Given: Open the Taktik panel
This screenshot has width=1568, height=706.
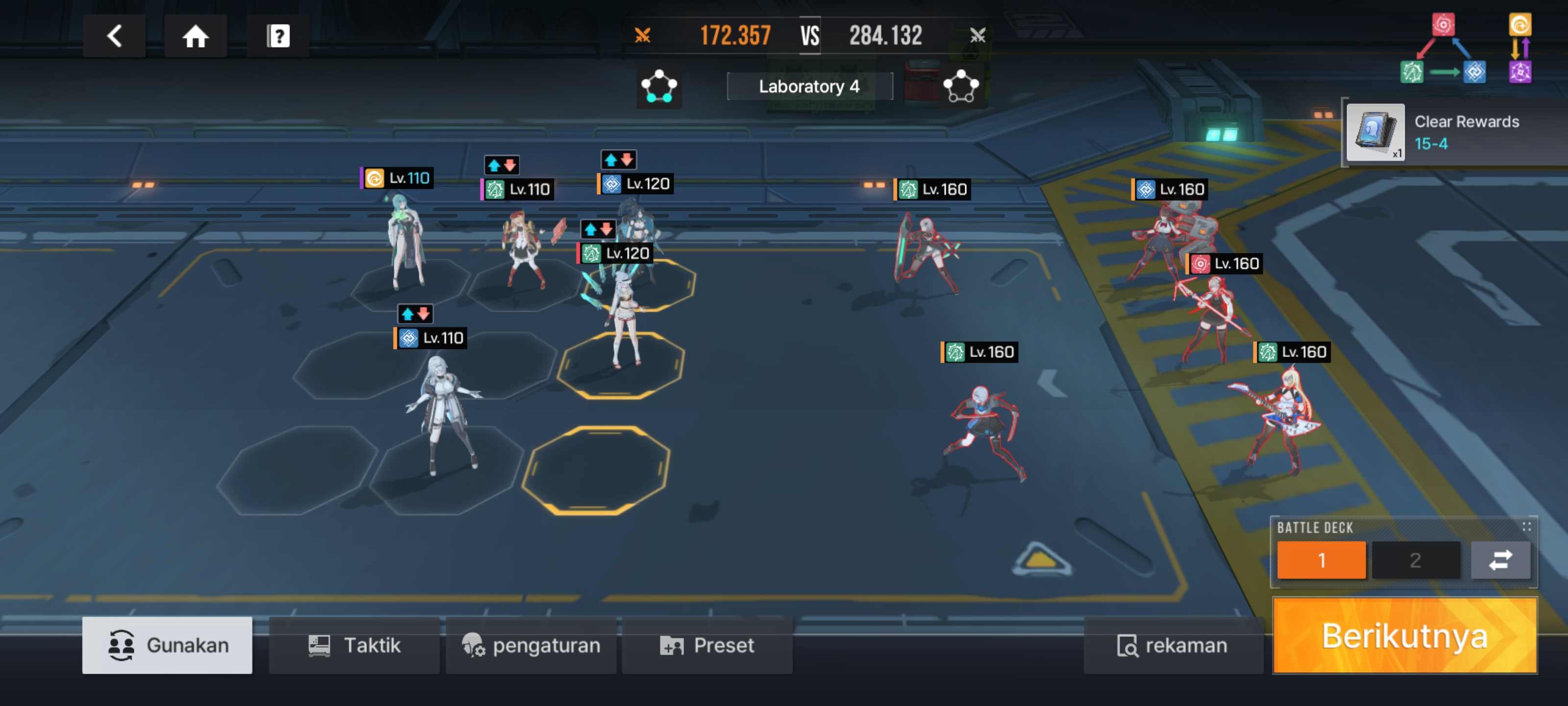Looking at the screenshot, I should coord(354,645).
